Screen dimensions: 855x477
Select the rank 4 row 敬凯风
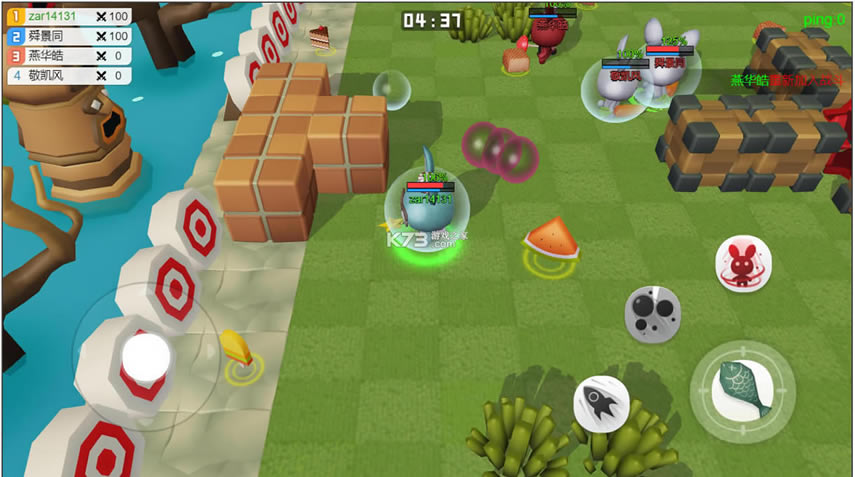coord(68,75)
